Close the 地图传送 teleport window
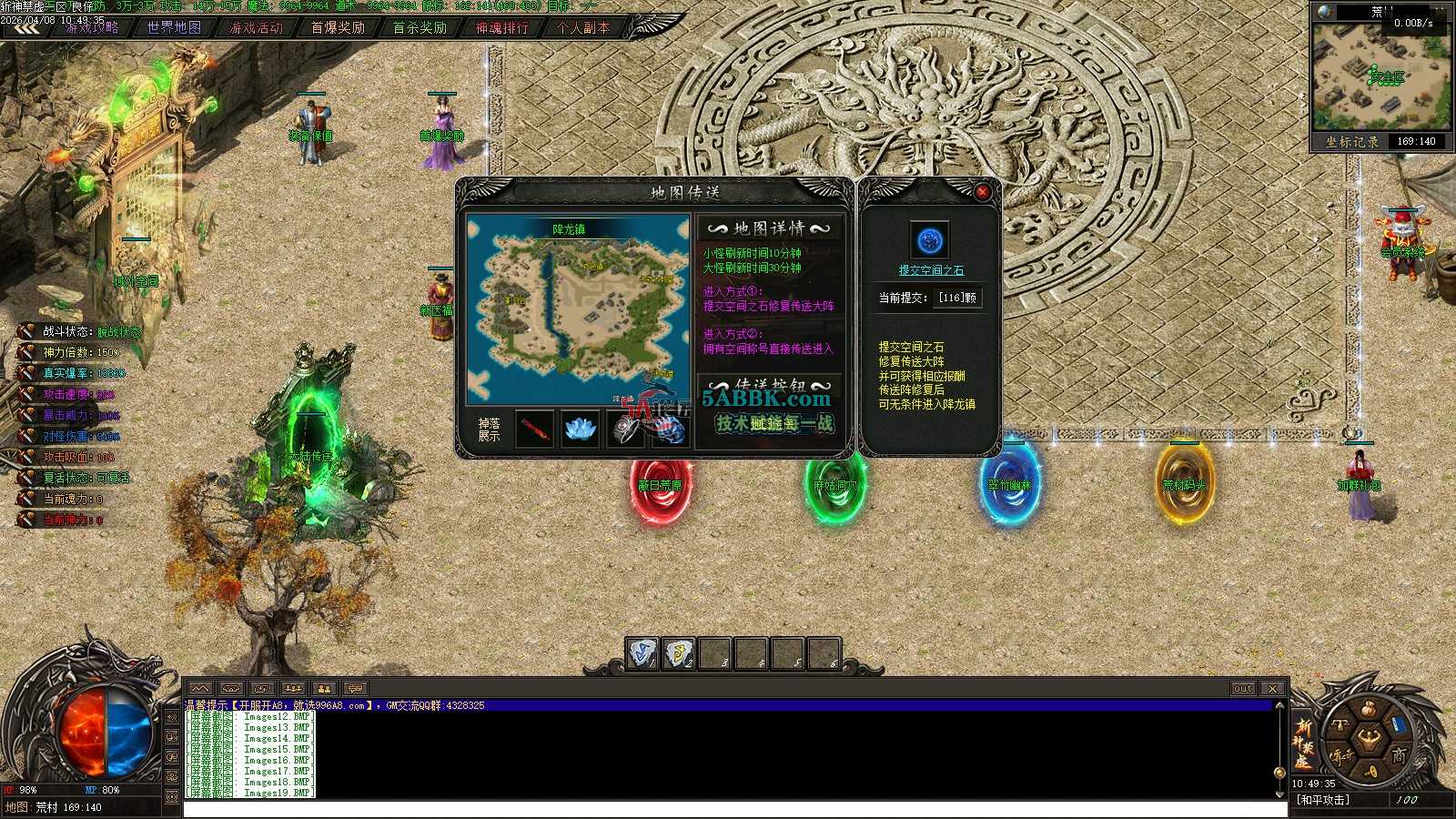This screenshot has width=1456, height=819. pyautogui.click(x=982, y=192)
